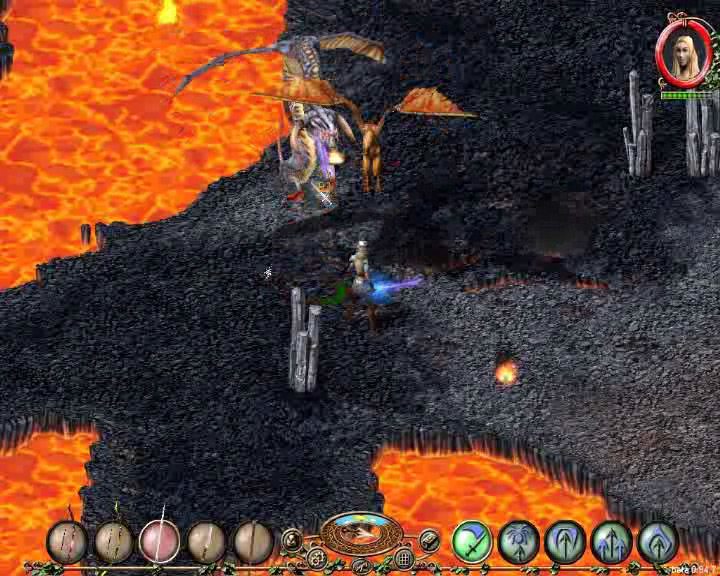Choose the triple arrow combat art
The width and height of the screenshot is (720, 576).
pyautogui.click(x=611, y=542)
